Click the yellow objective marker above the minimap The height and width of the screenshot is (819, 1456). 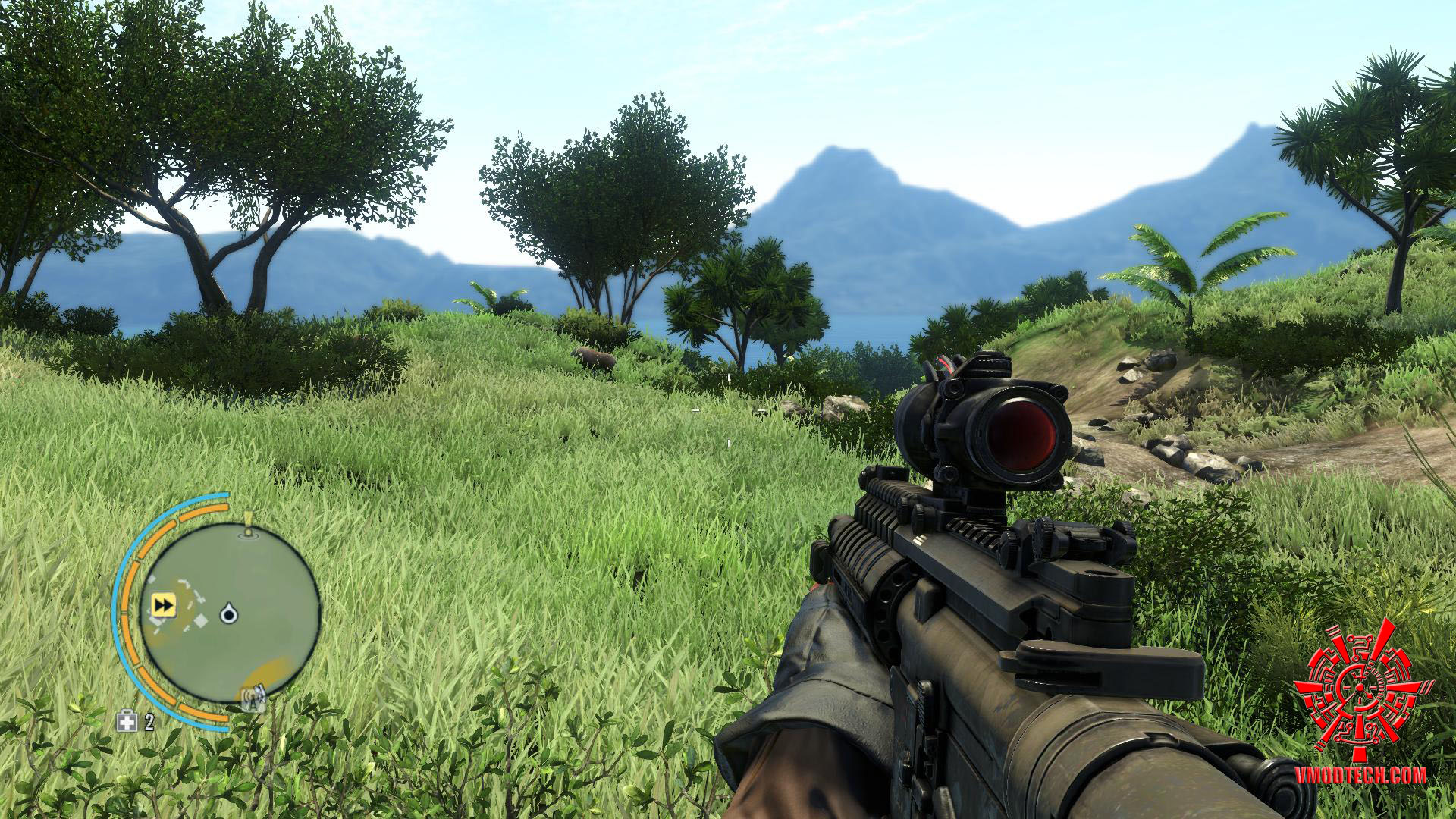point(247,525)
